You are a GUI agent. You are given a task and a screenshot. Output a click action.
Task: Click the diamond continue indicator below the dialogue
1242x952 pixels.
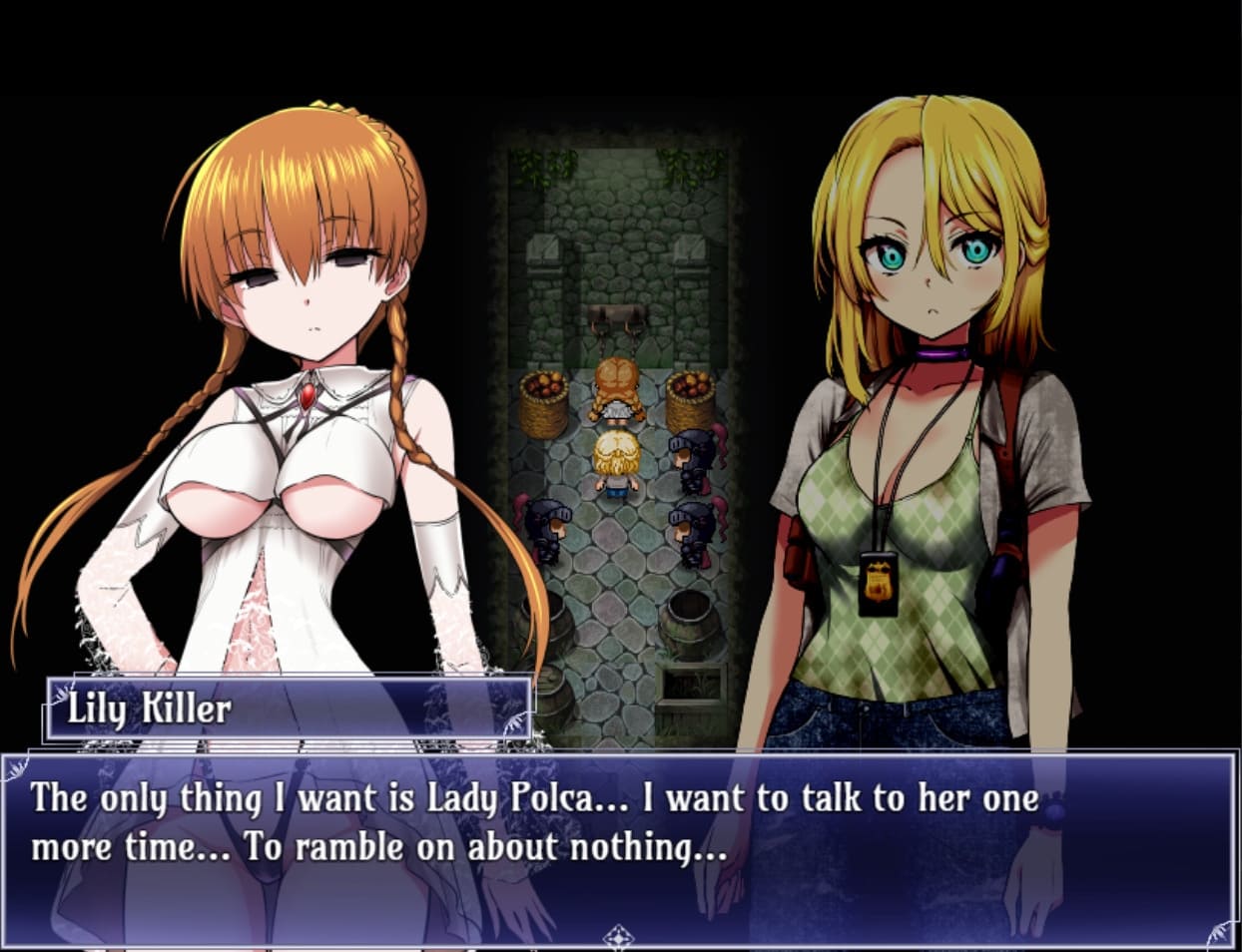tap(619, 936)
